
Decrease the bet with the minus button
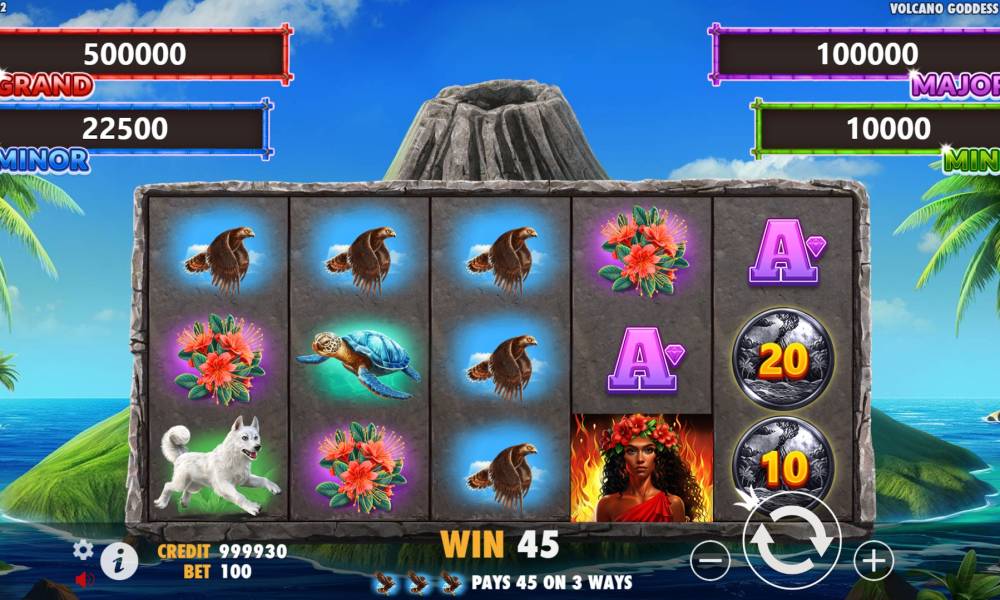pyautogui.click(x=710, y=560)
